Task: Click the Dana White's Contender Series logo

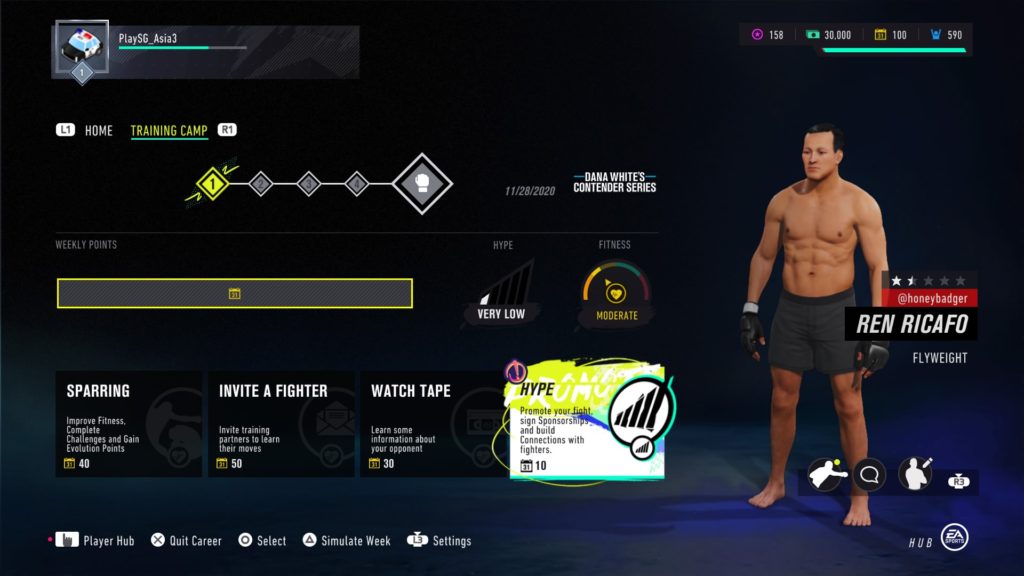Action: click(614, 182)
